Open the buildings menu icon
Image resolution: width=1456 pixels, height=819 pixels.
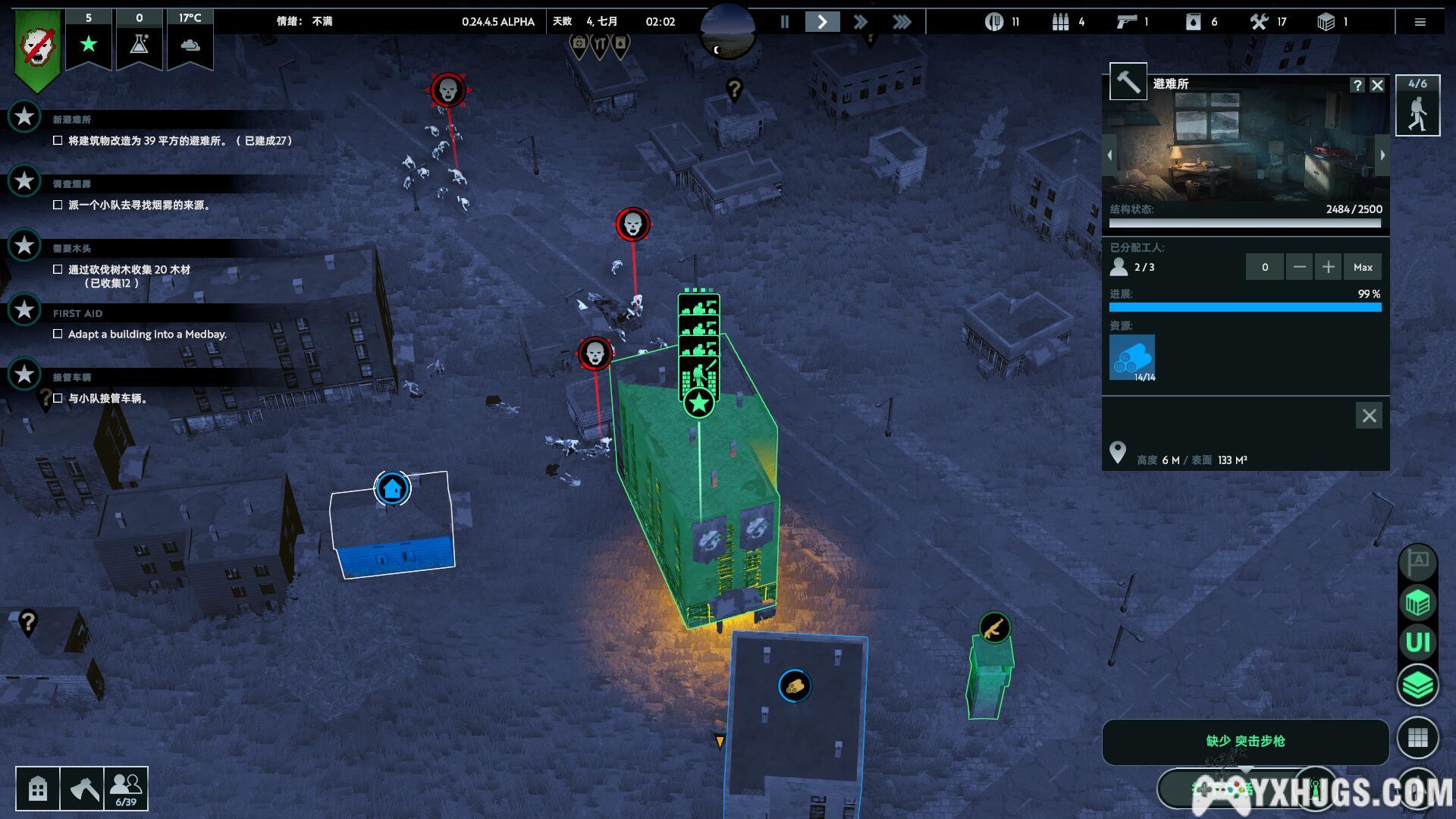(38, 789)
